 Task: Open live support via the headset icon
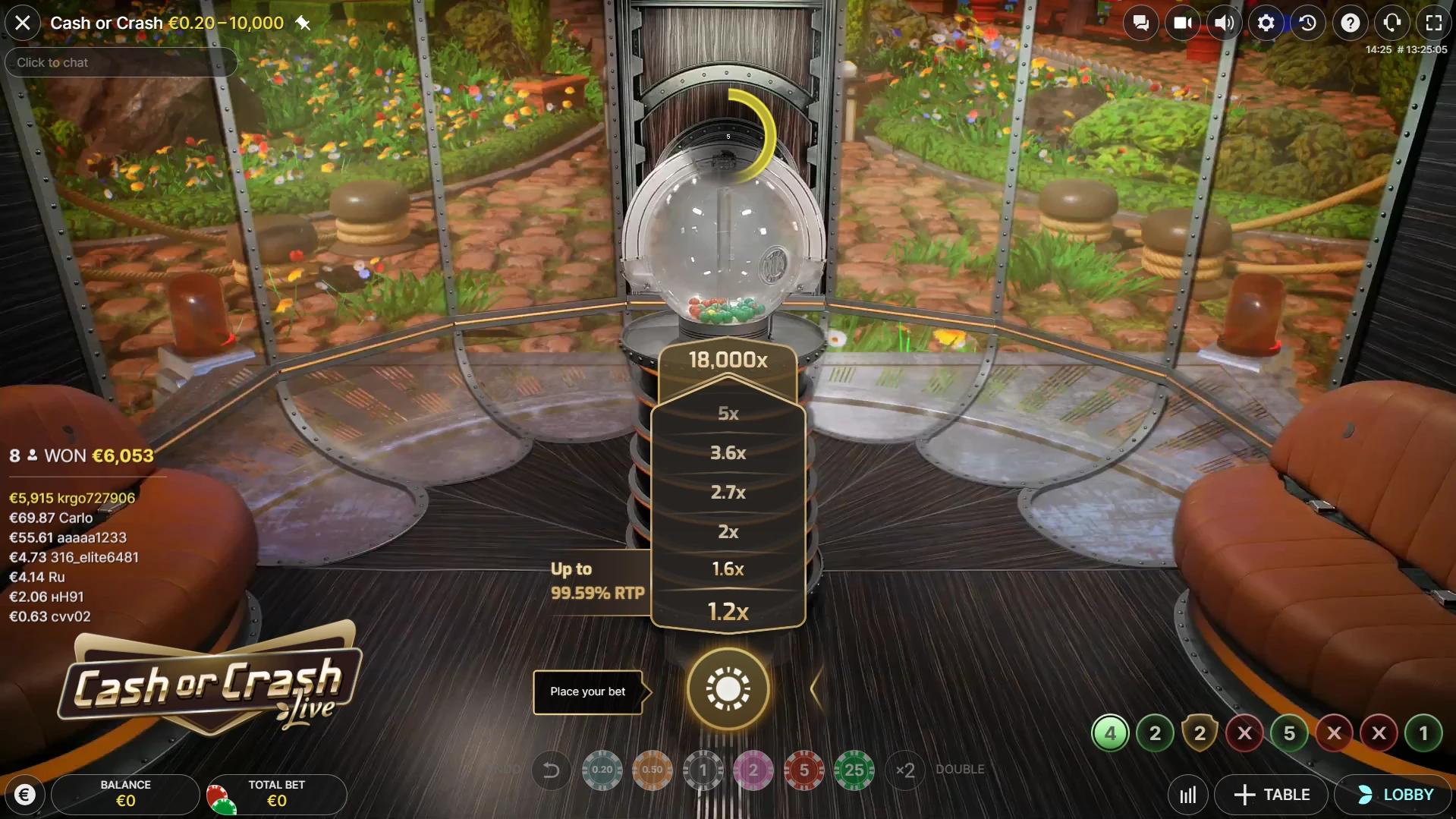click(1392, 23)
